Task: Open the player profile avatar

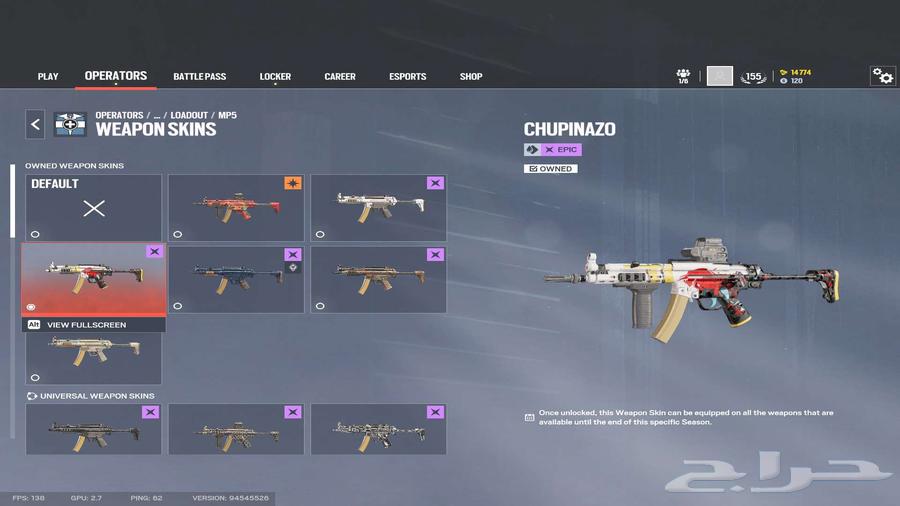Action: 720,76
